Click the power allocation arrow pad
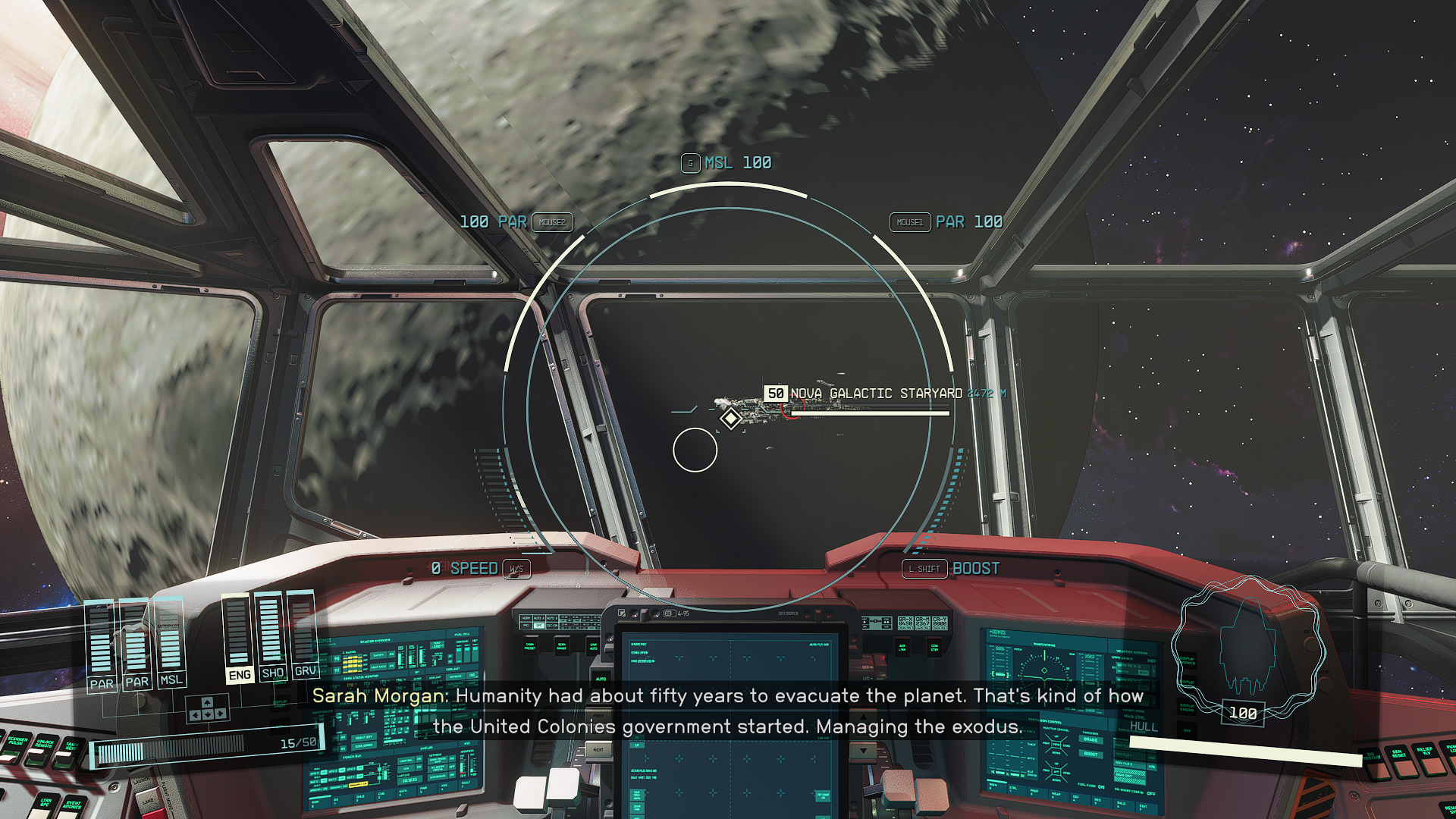This screenshot has height=819, width=1456. pyautogui.click(x=207, y=710)
